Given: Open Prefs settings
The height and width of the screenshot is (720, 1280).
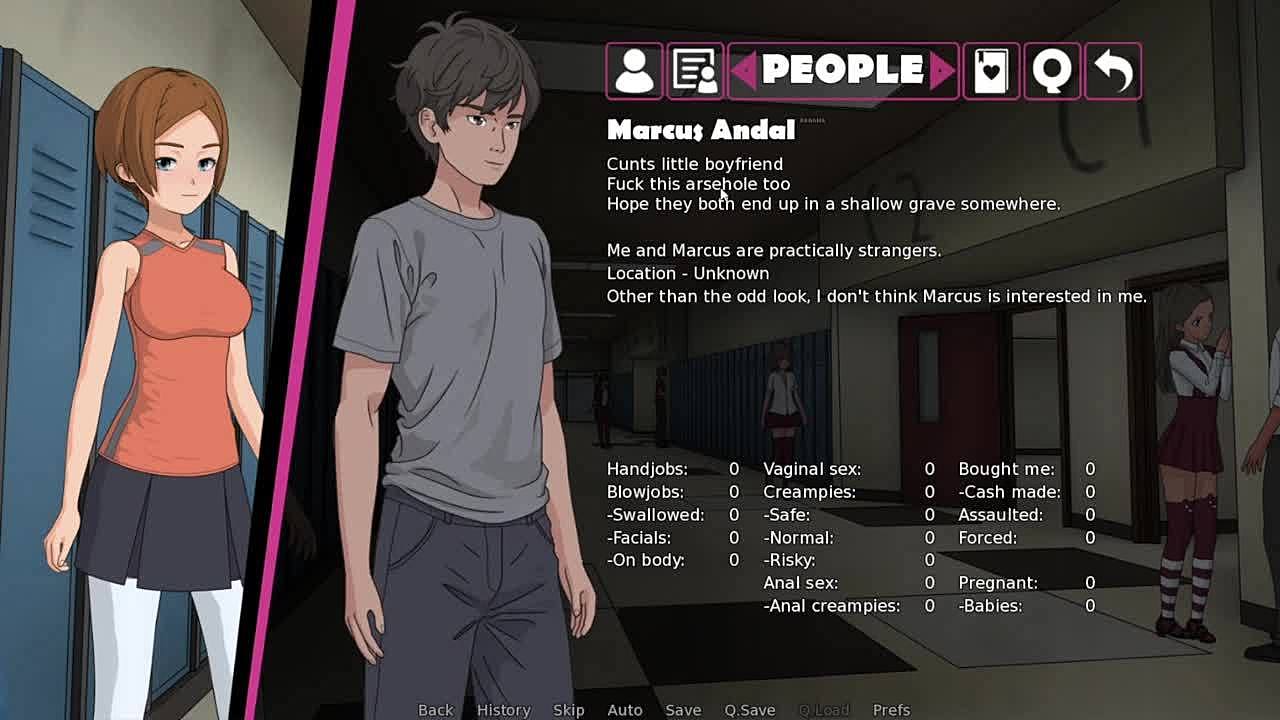Looking at the screenshot, I should click(x=891, y=710).
